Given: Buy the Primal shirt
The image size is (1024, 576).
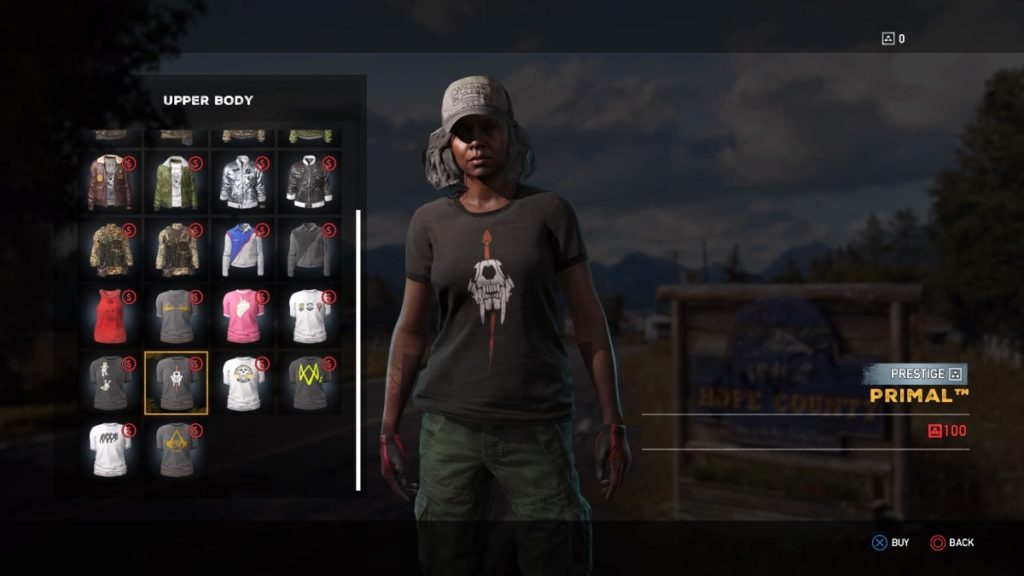Looking at the screenshot, I should click(889, 542).
